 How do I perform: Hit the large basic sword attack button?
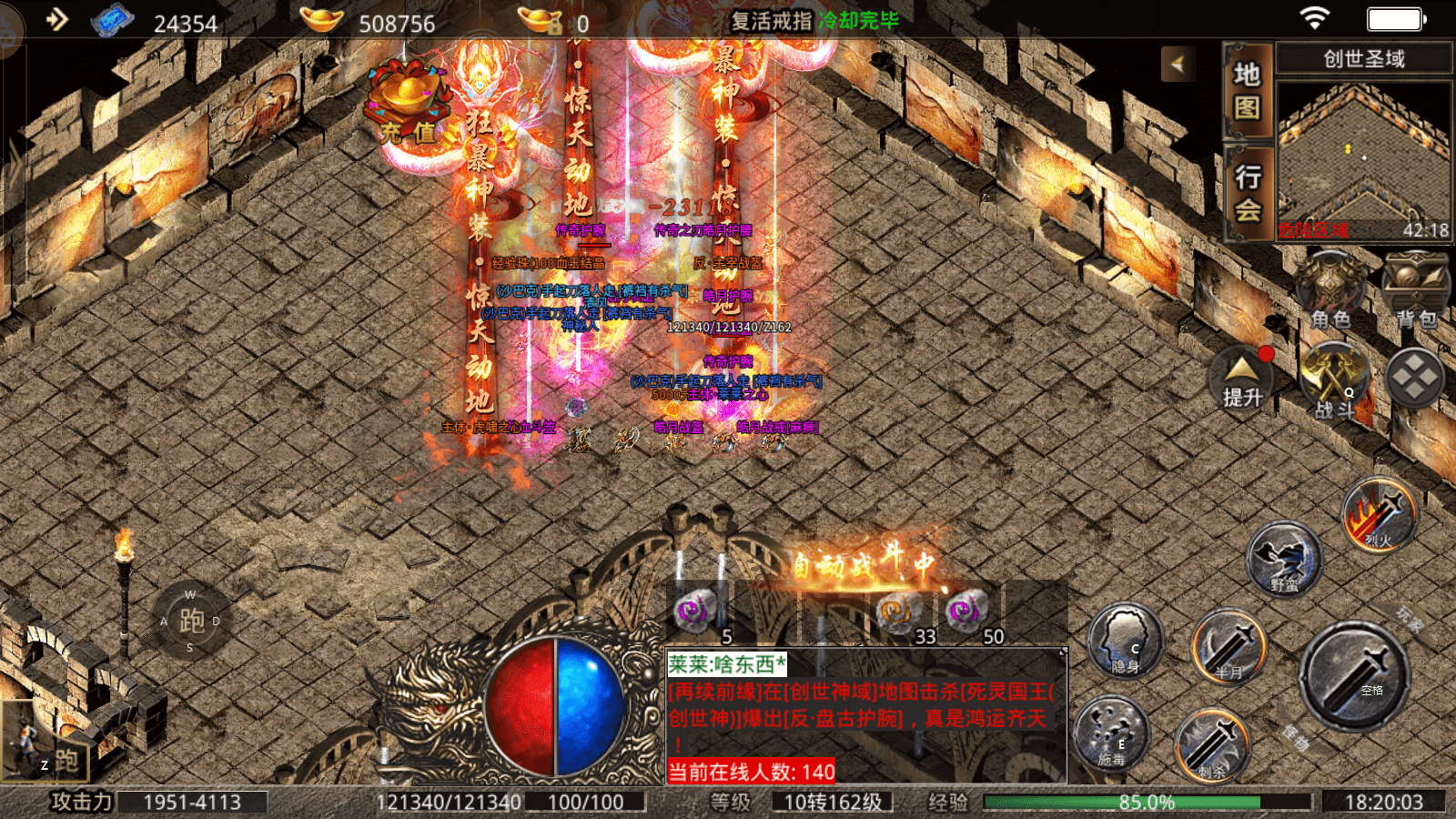[1354, 675]
